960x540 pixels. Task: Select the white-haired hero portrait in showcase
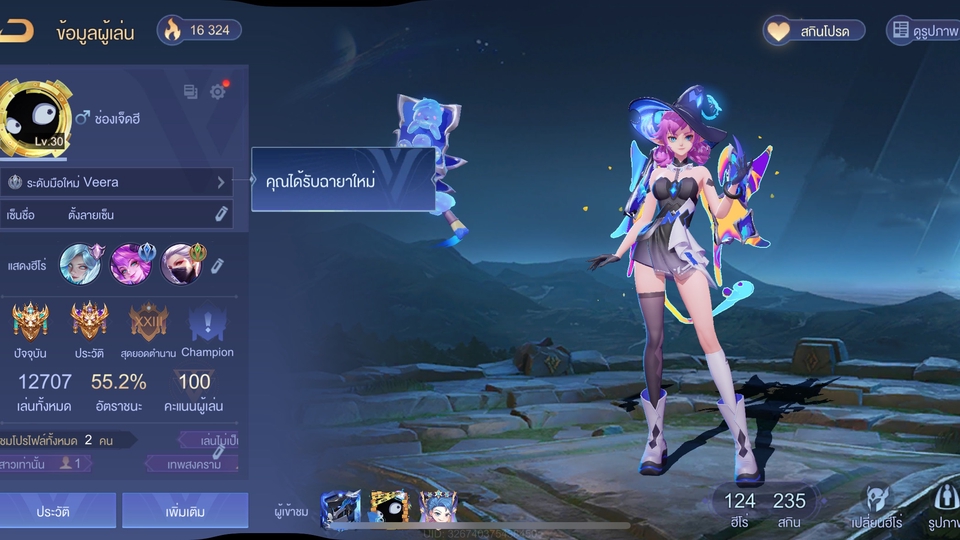[80, 264]
